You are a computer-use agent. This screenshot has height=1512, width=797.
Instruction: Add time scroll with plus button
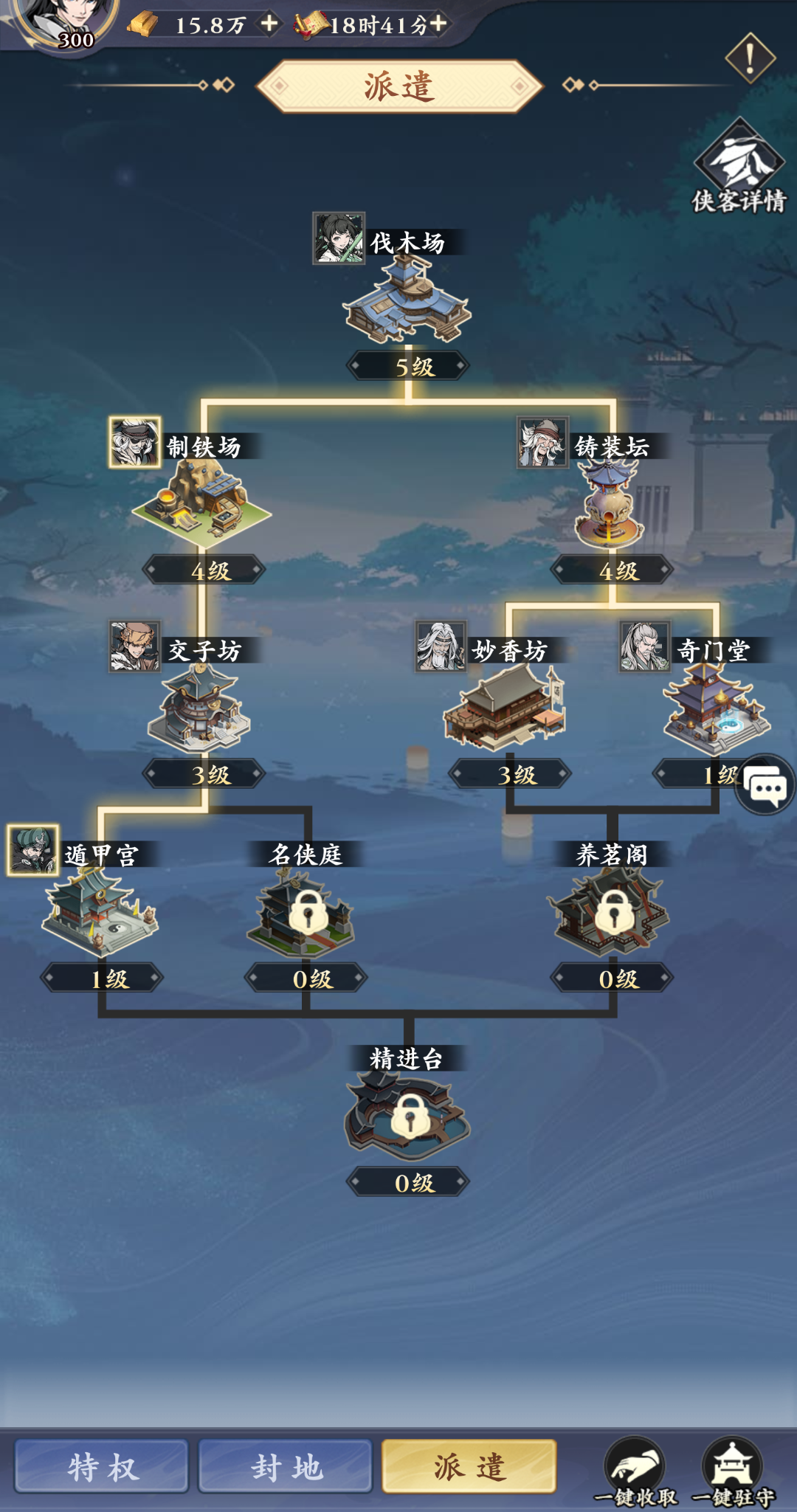click(438, 24)
